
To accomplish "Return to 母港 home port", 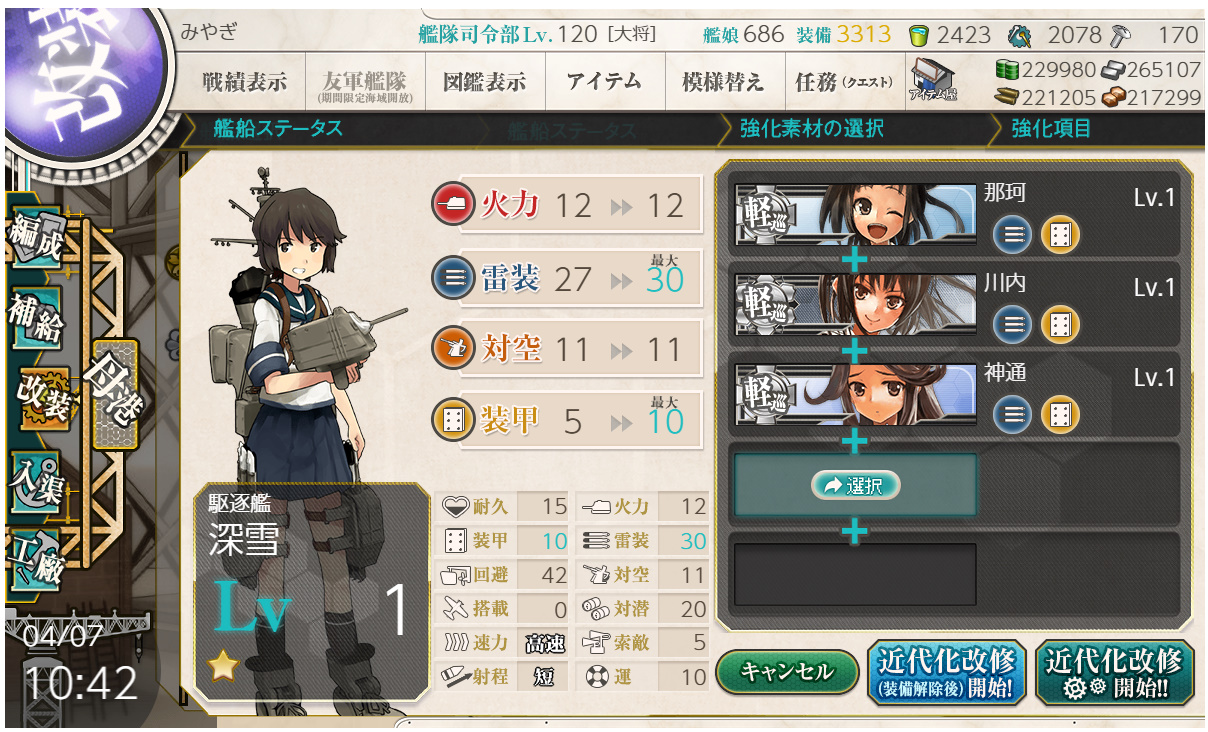I will click(113, 393).
